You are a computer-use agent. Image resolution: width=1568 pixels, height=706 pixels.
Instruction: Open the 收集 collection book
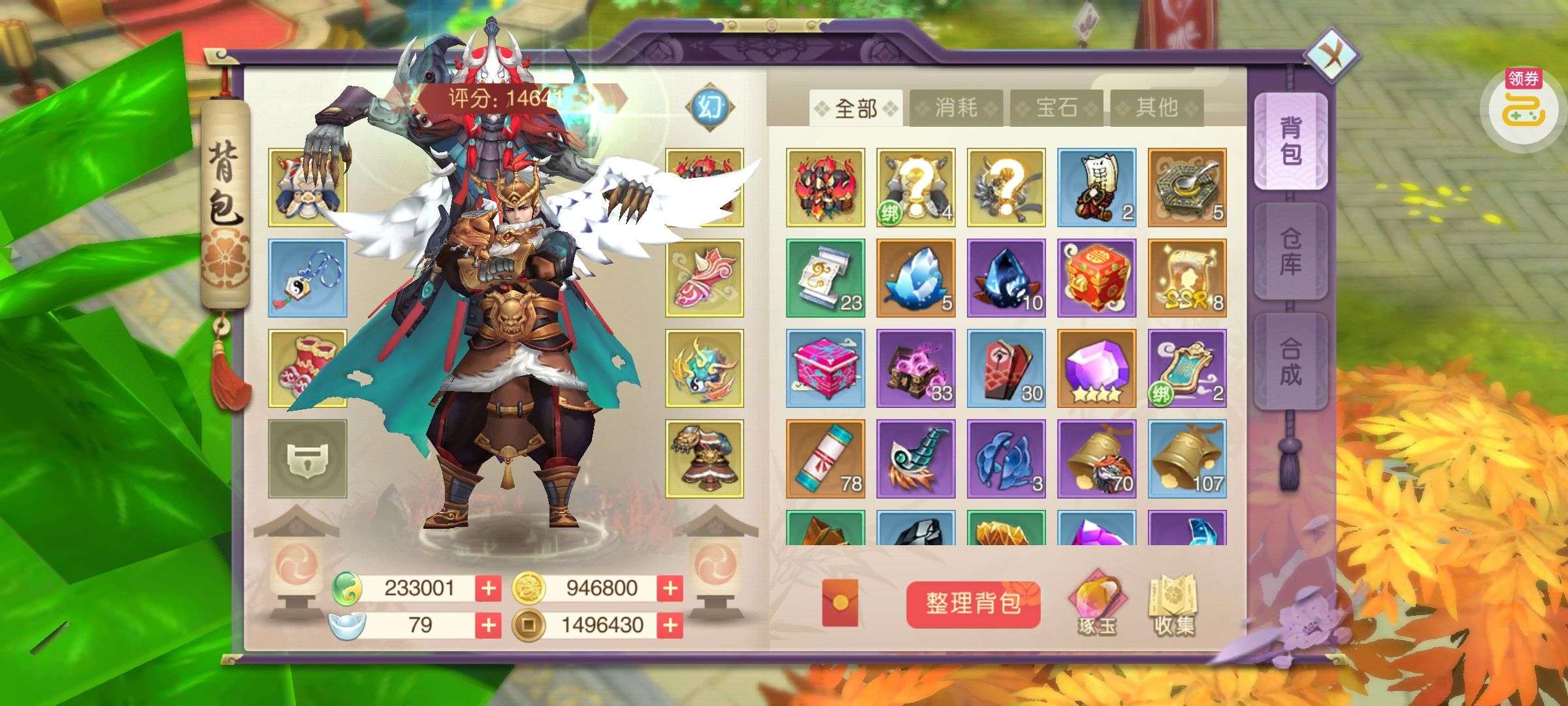coord(1174,603)
